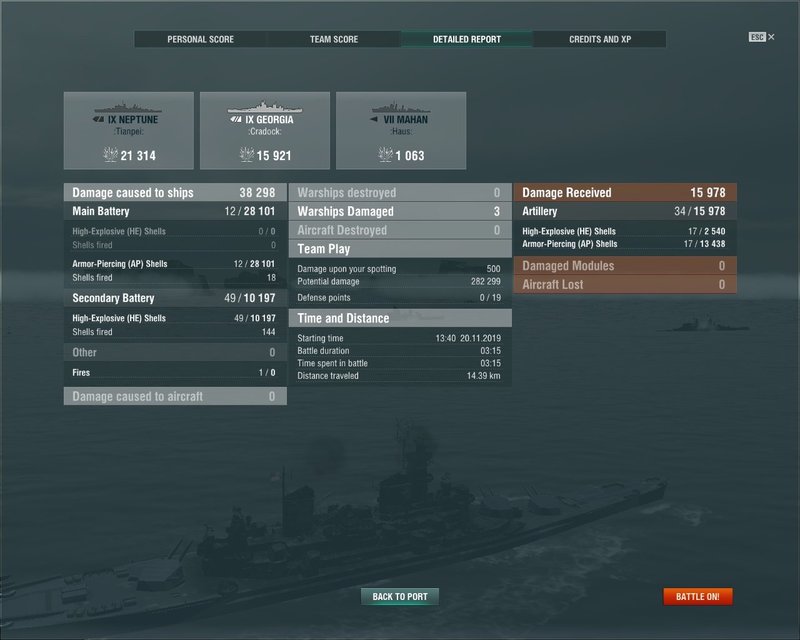Return with the Back to Port button
Viewport: 800px width, 640px height.
(400, 597)
